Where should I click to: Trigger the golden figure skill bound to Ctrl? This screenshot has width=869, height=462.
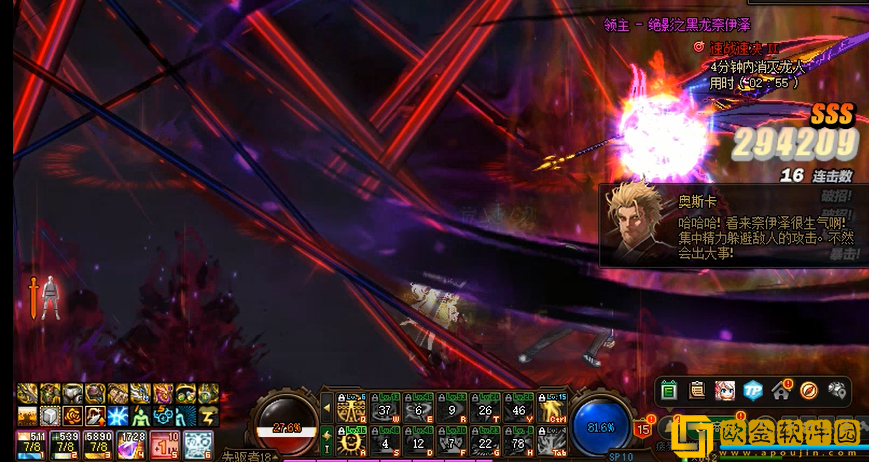[553, 407]
